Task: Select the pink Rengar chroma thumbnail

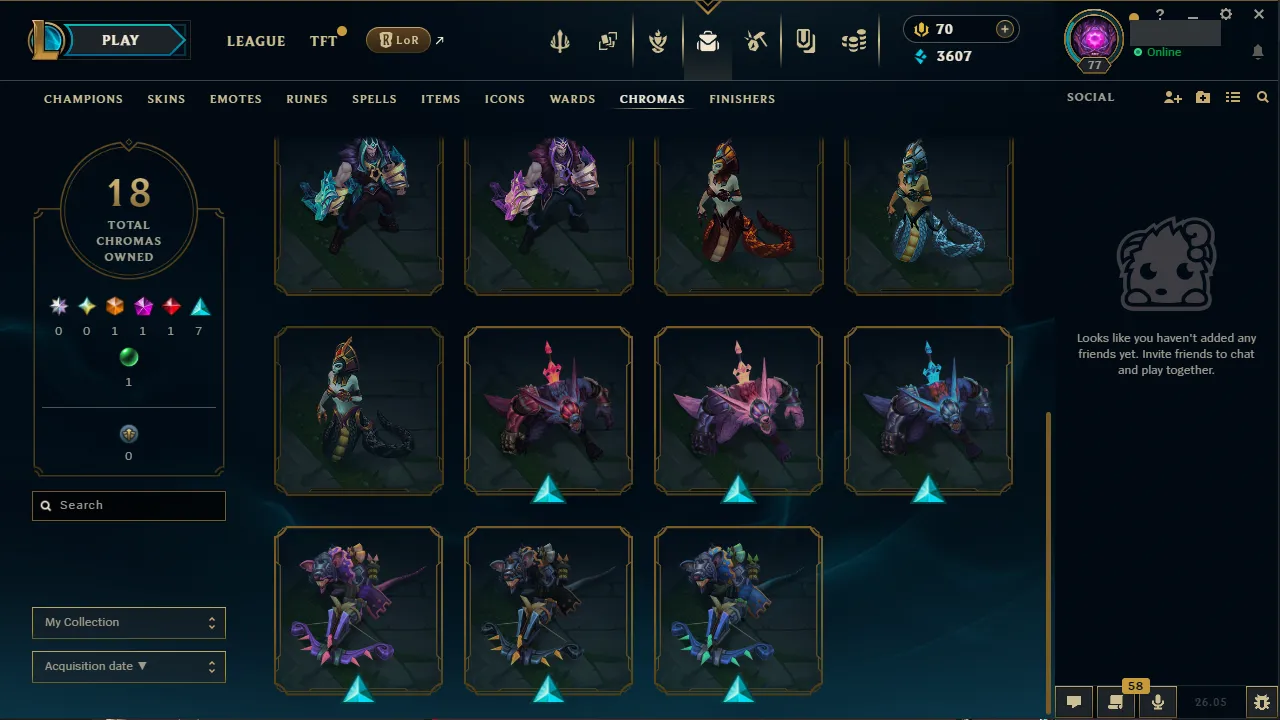Action: tap(738, 410)
